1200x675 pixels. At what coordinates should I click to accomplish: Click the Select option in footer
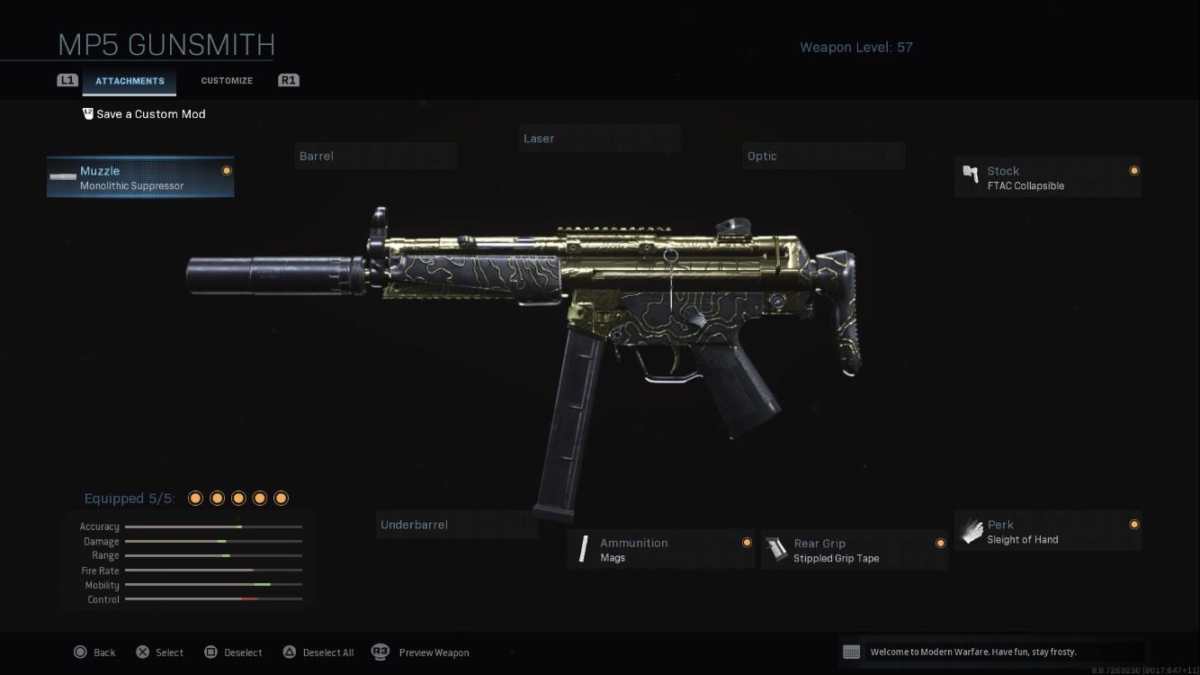pyautogui.click(x=160, y=653)
